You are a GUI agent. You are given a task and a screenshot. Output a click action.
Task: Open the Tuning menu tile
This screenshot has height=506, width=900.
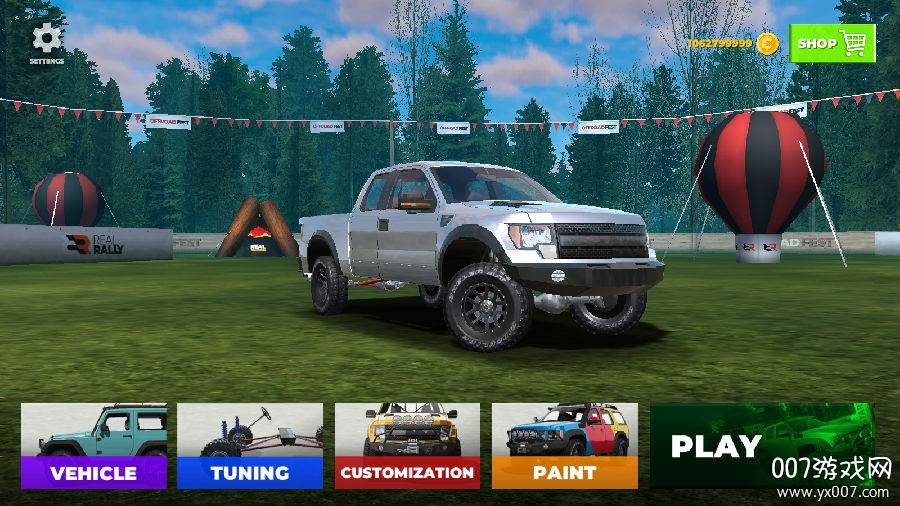250,446
